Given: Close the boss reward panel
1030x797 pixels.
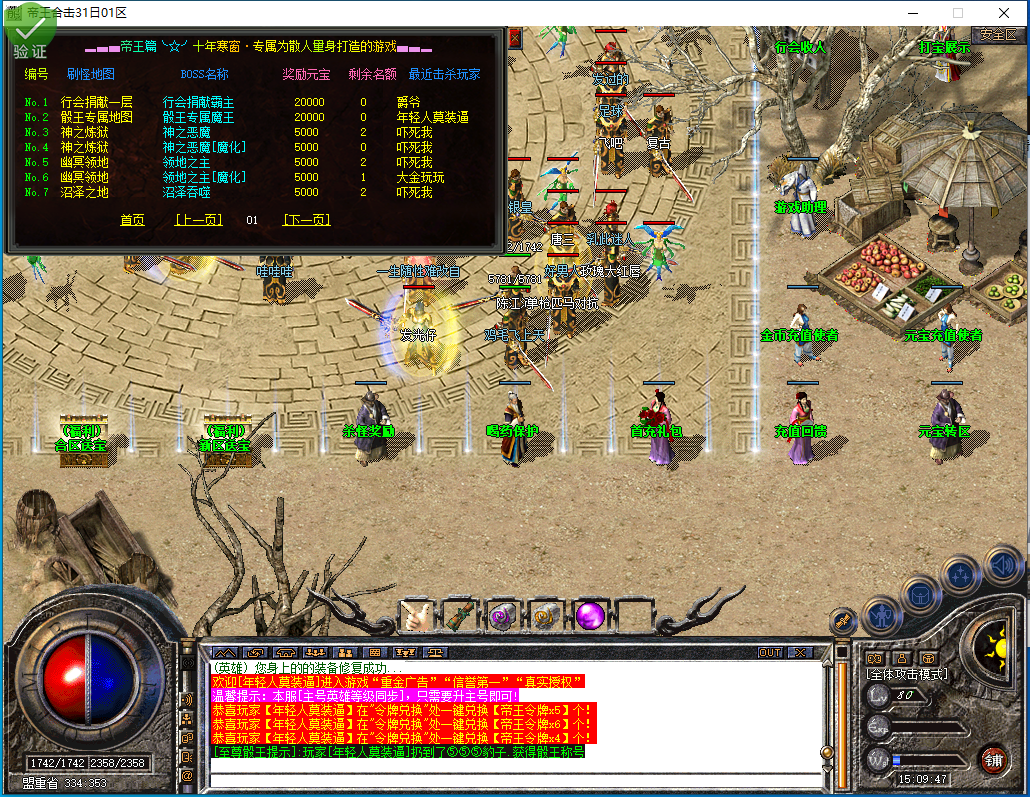Looking at the screenshot, I should [x=515, y=38].
